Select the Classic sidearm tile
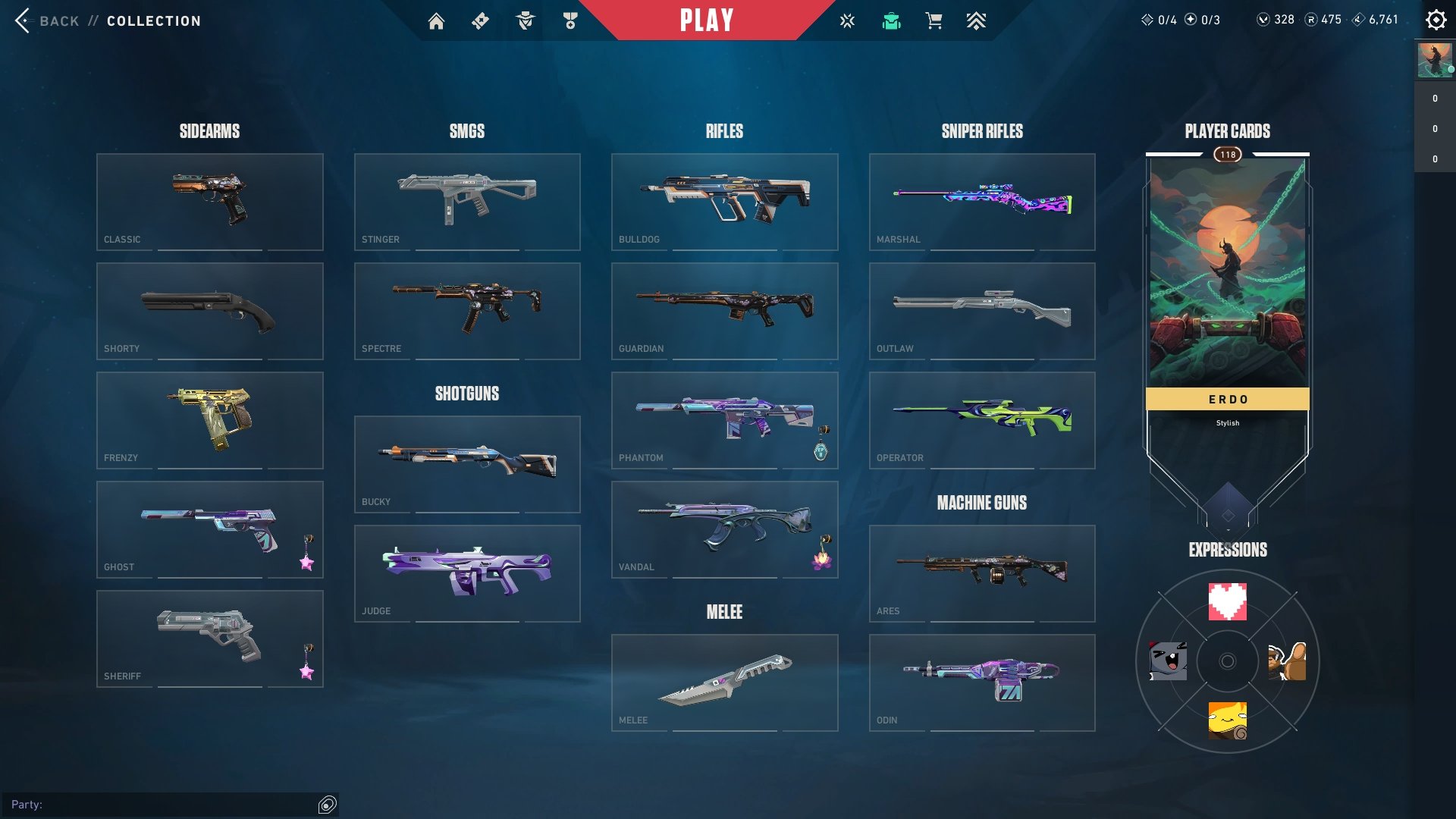The image size is (1456, 819). [x=210, y=201]
